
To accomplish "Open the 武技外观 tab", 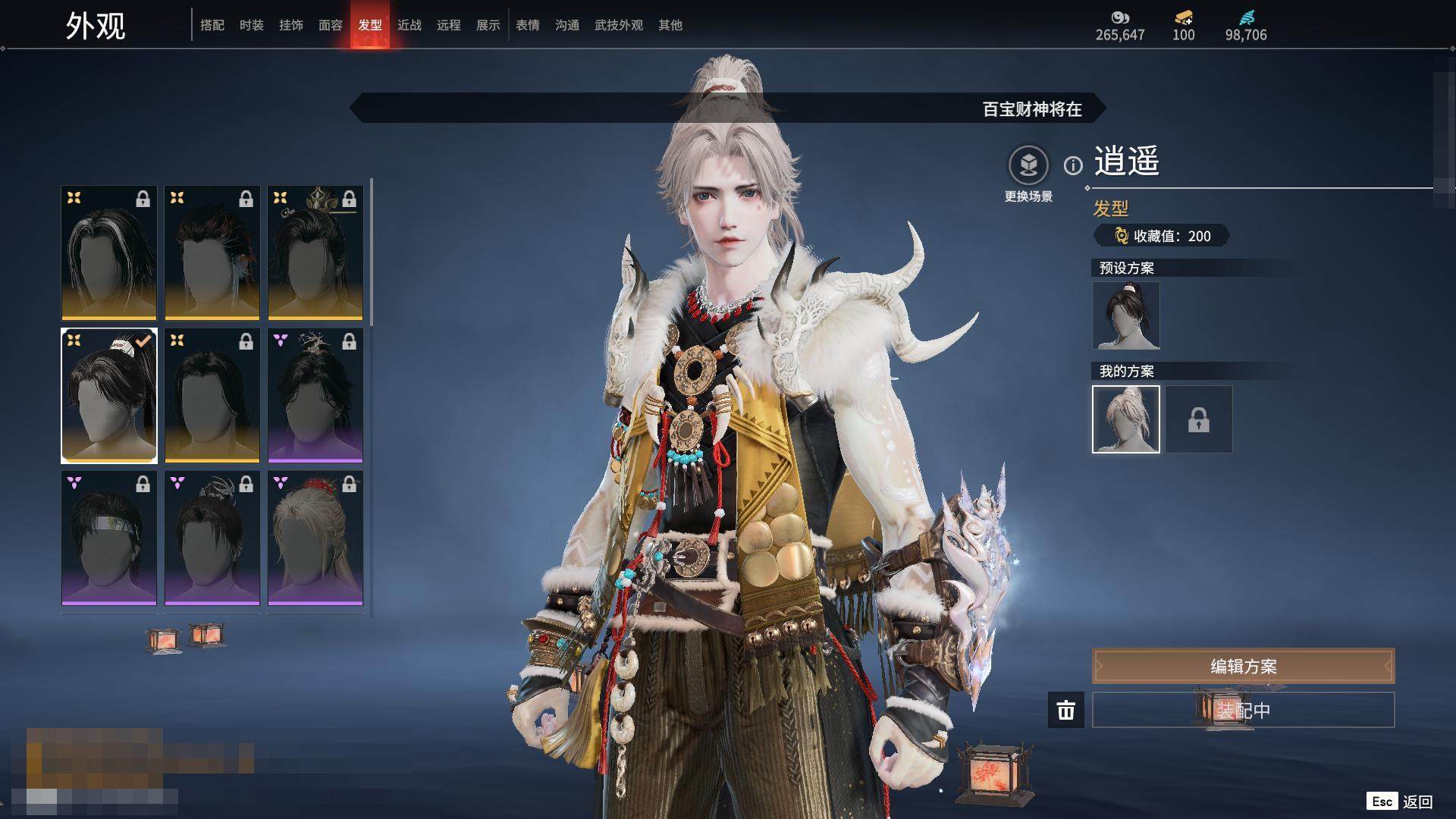I will (x=619, y=25).
